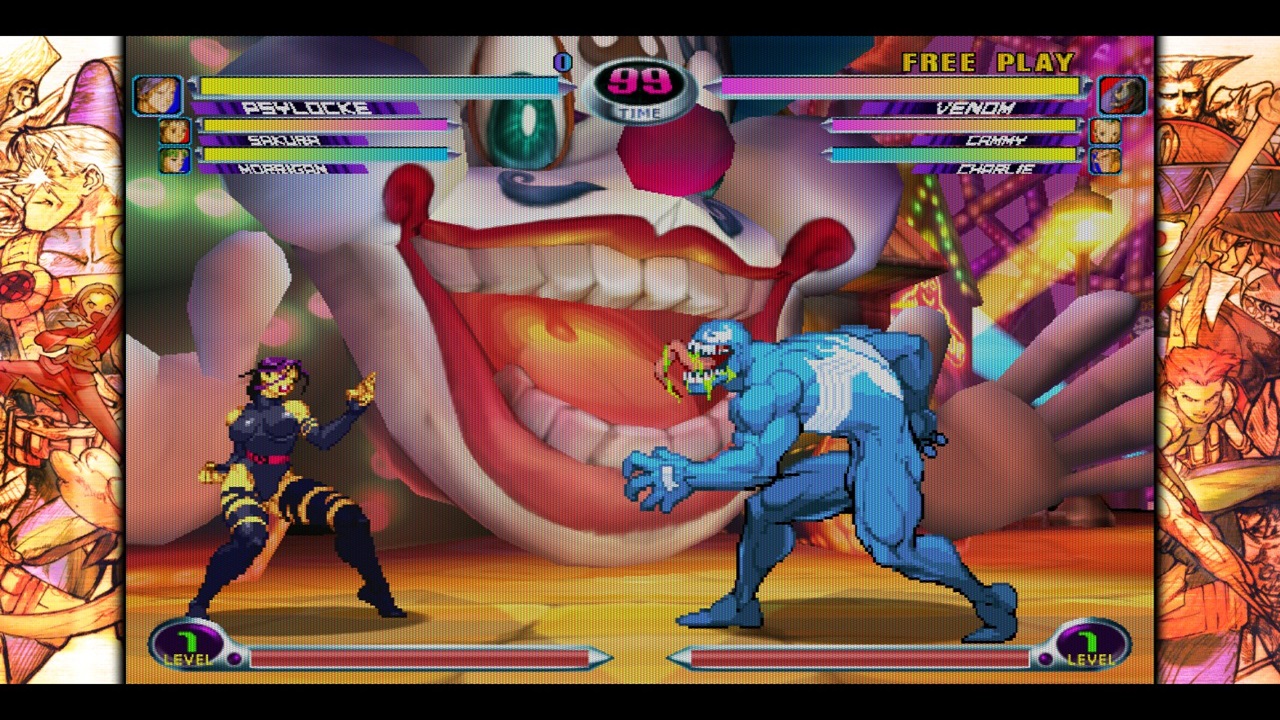Click Psylocke's main health bar
Viewport: 1280px width, 720px height.
pyautogui.click(x=380, y=86)
